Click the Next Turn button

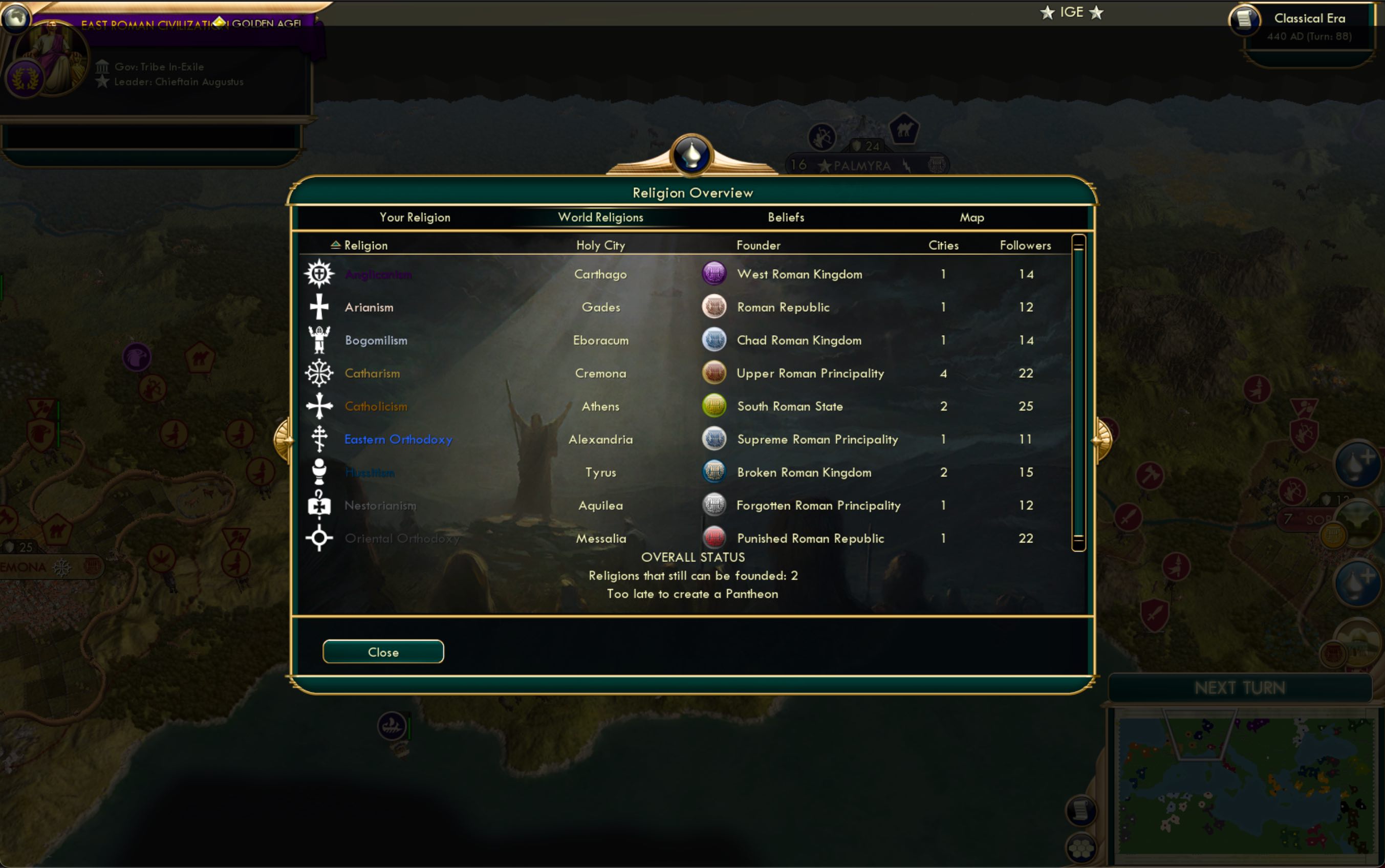coord(1240,687)
